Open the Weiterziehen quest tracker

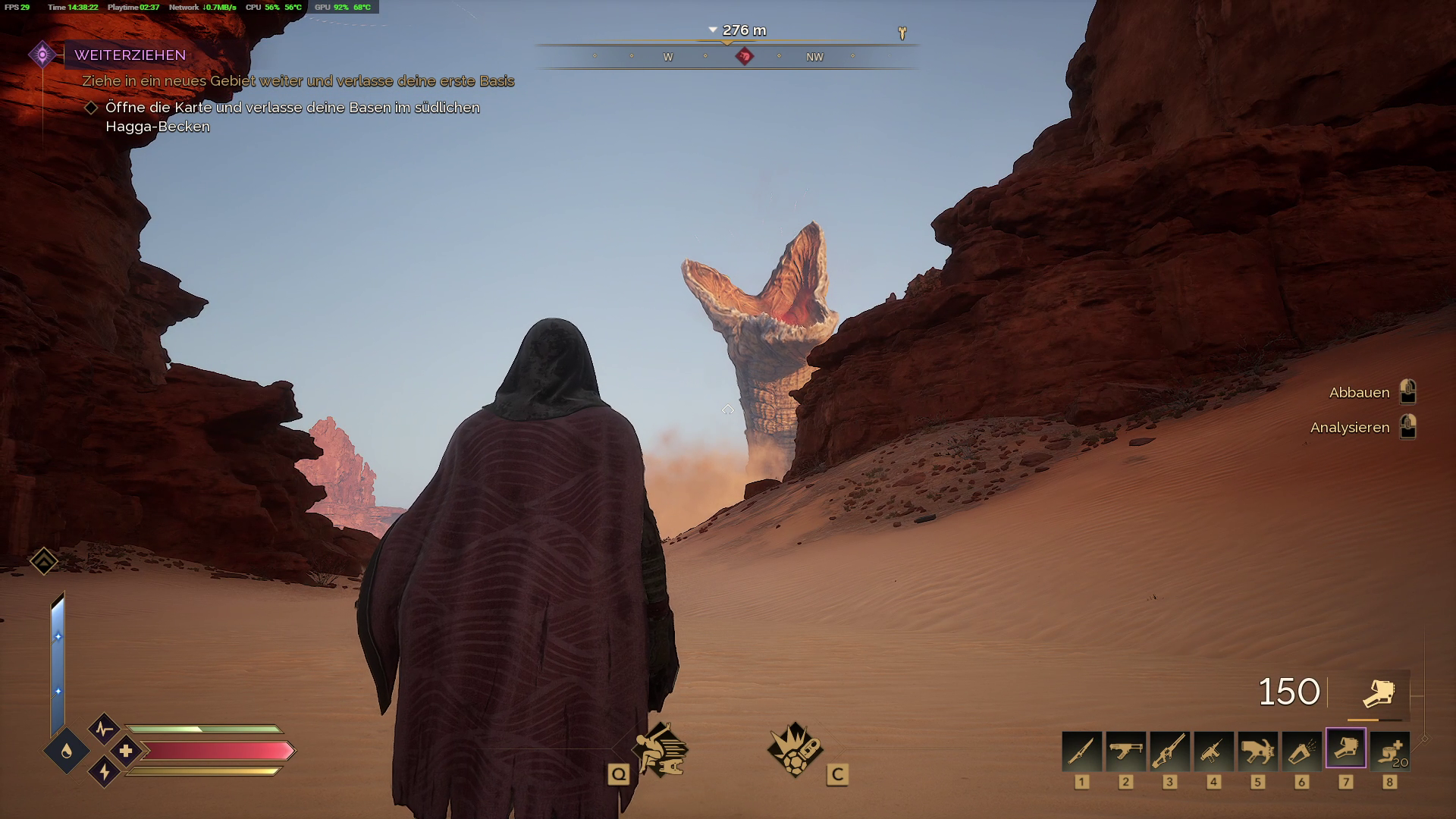[130, 55]
